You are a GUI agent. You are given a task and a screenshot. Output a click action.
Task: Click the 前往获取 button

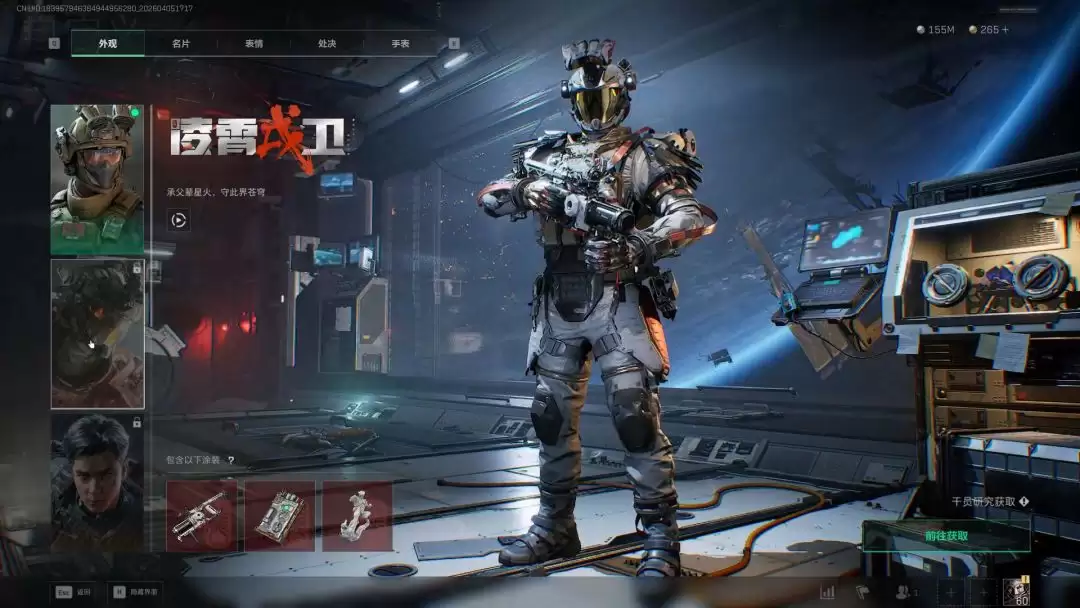pyautogui.click(x=946, y=536)
